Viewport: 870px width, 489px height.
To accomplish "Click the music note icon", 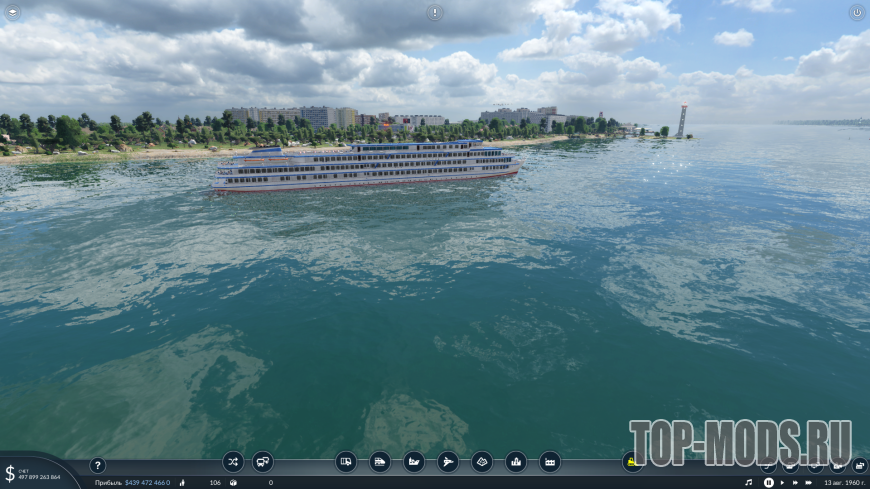I will pos(748,482).
